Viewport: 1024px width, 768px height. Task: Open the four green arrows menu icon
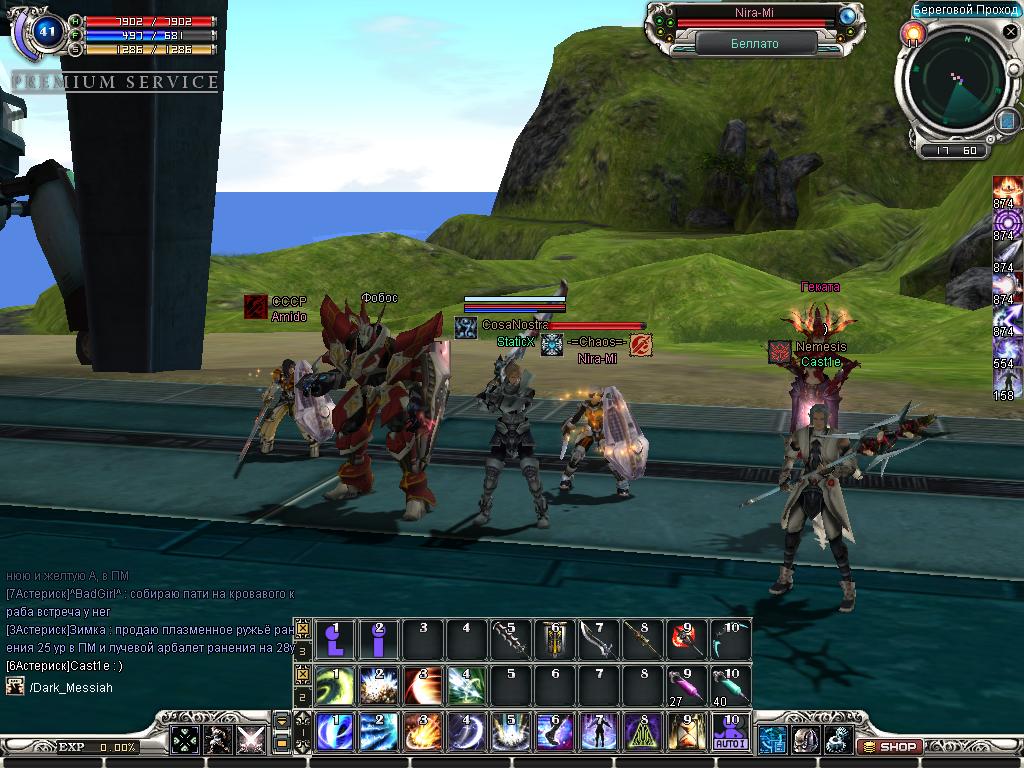(187, 741)
